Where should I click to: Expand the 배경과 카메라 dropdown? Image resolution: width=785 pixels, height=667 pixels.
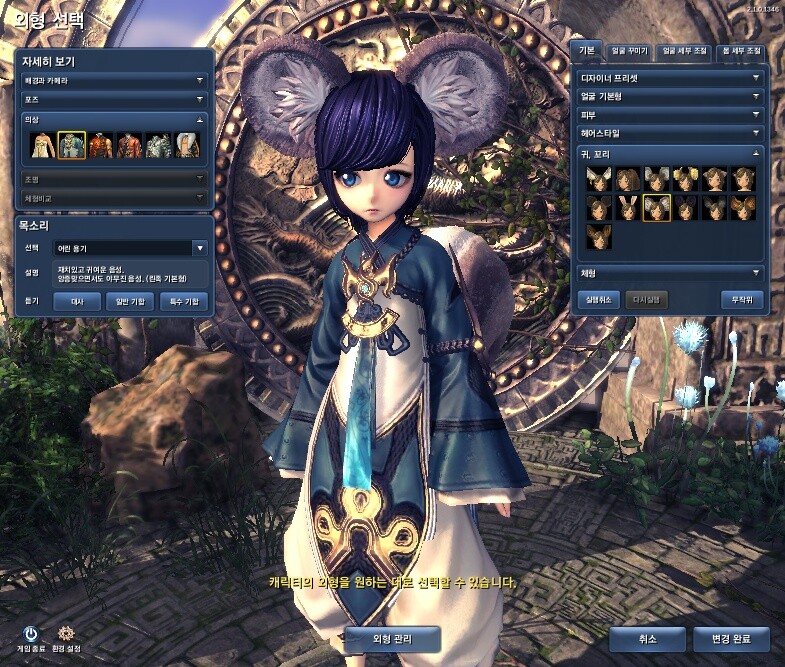pyautogui.click(x=114, y=79)
